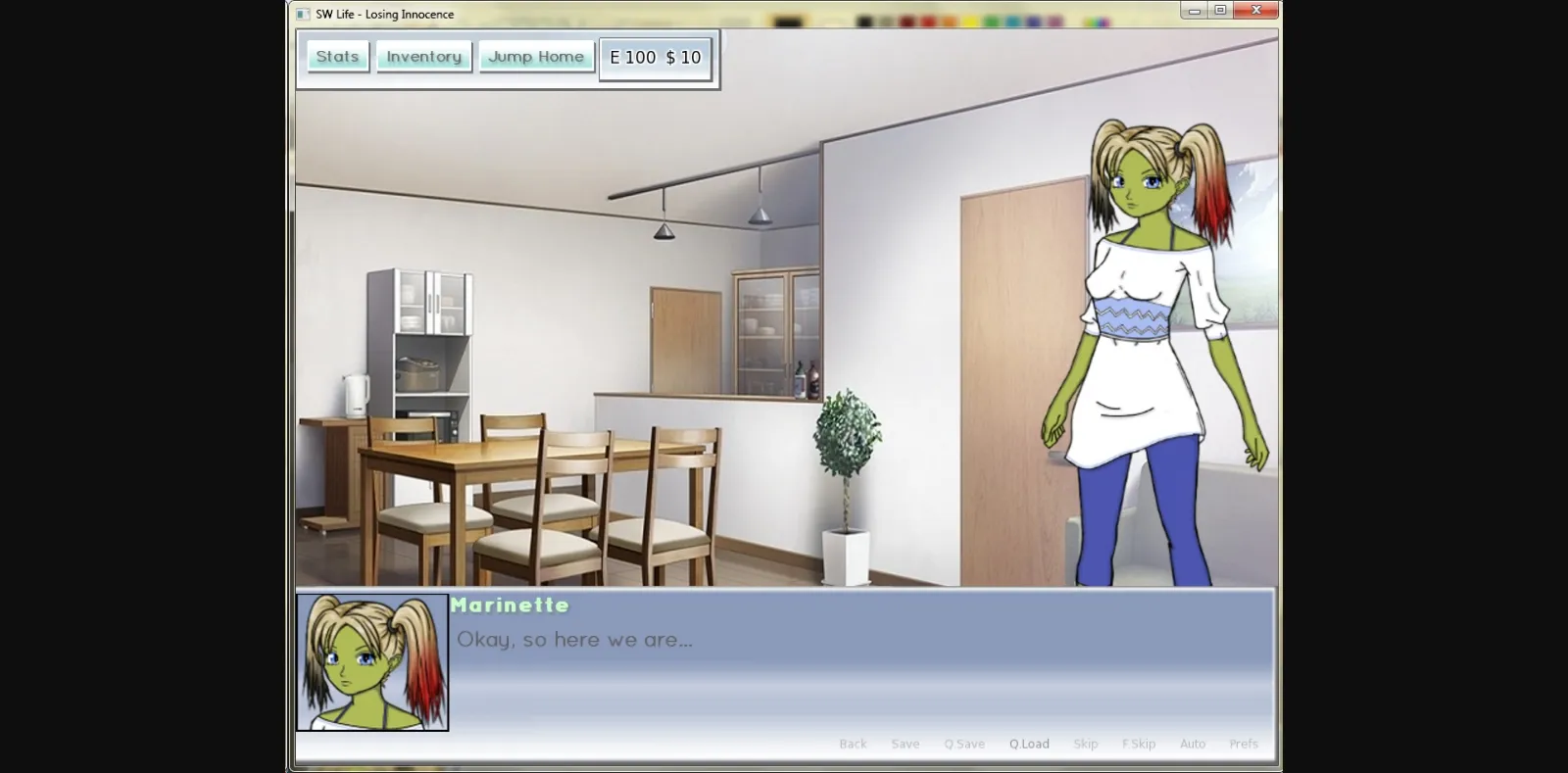The width and height of the screenshot is (1568, 773).
Task: Minimize the SW Life window
Action: tap(1193, 9)
